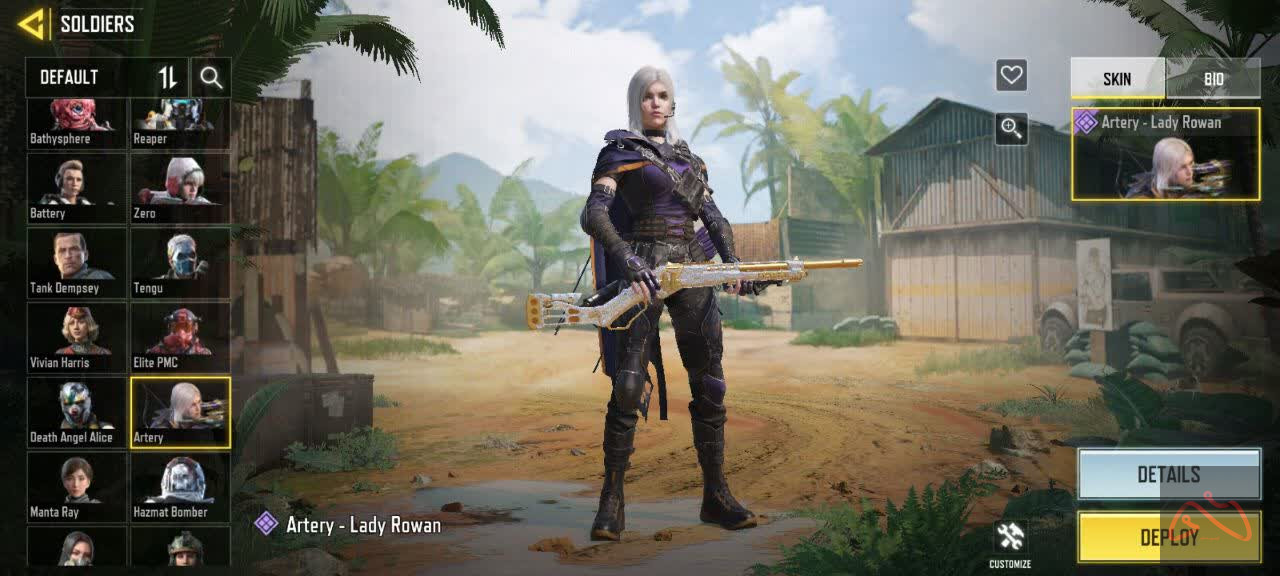Favorite this skin with the heart icon
The height and width of the screenshot is (576, 1280).
[1011, 75]
